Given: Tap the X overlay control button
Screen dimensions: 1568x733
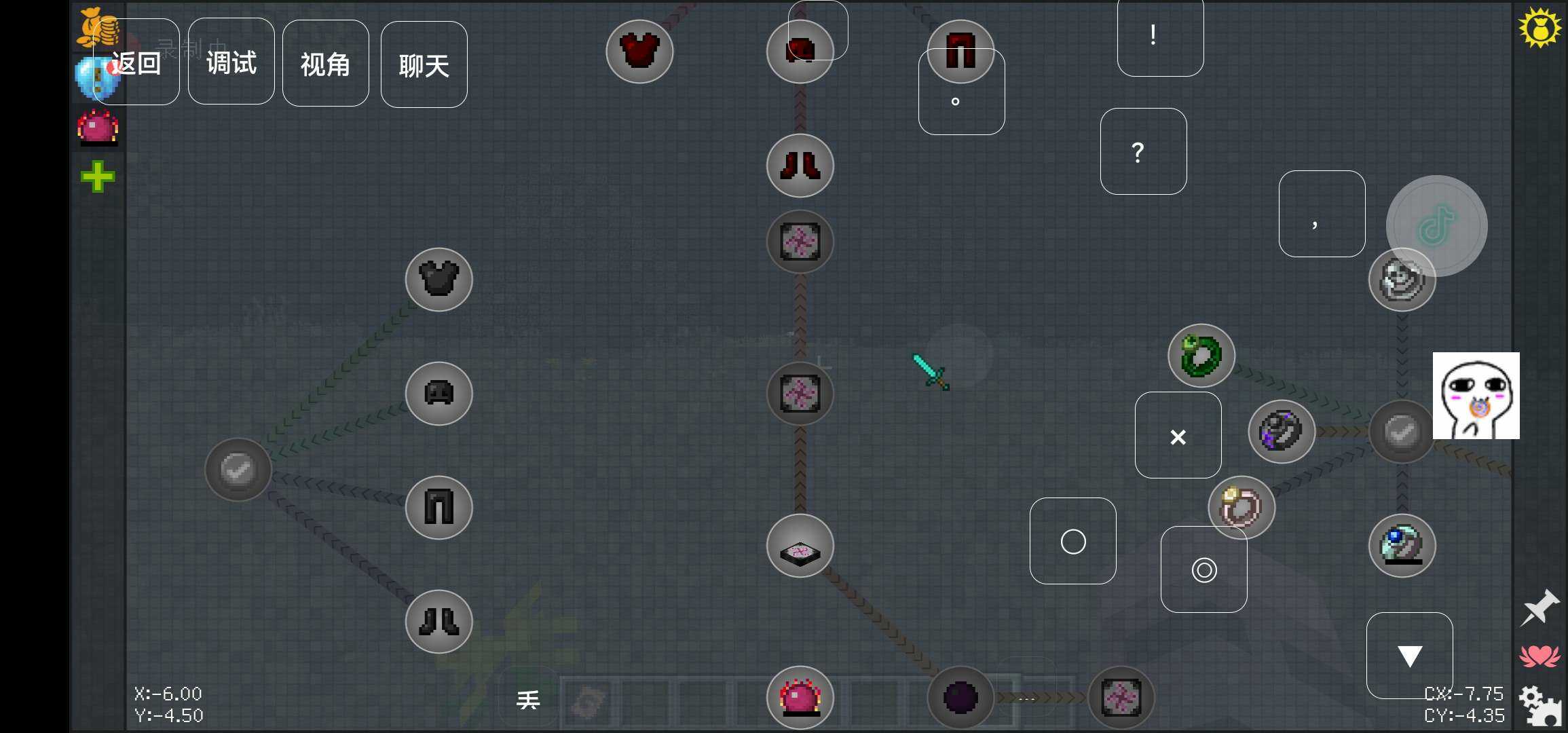Looking at the screenshot, I should tap(1178, 436).
